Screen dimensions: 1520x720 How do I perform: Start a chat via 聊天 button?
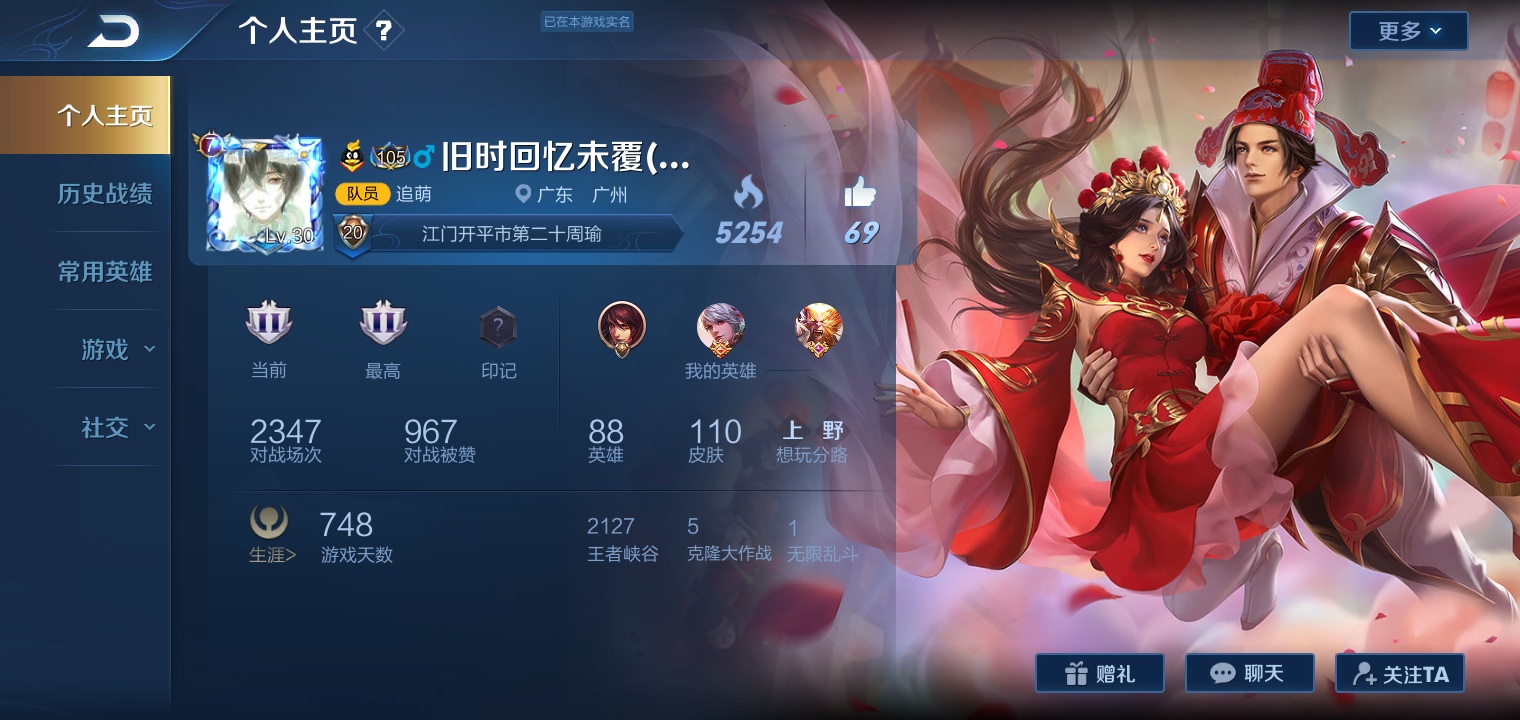tap(1249, 673)
